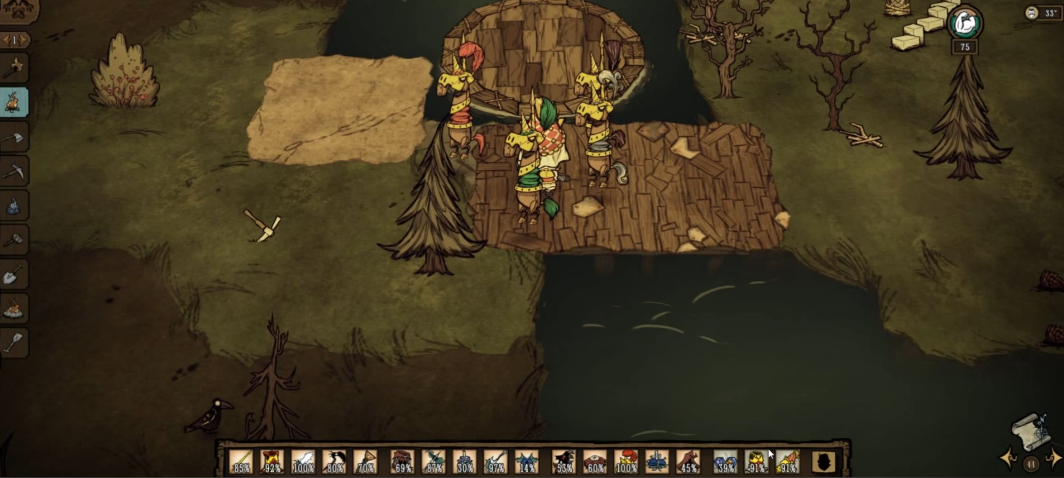Choose the axe crafting recipe
The image size is (1064, 478).
click(15, 136)
